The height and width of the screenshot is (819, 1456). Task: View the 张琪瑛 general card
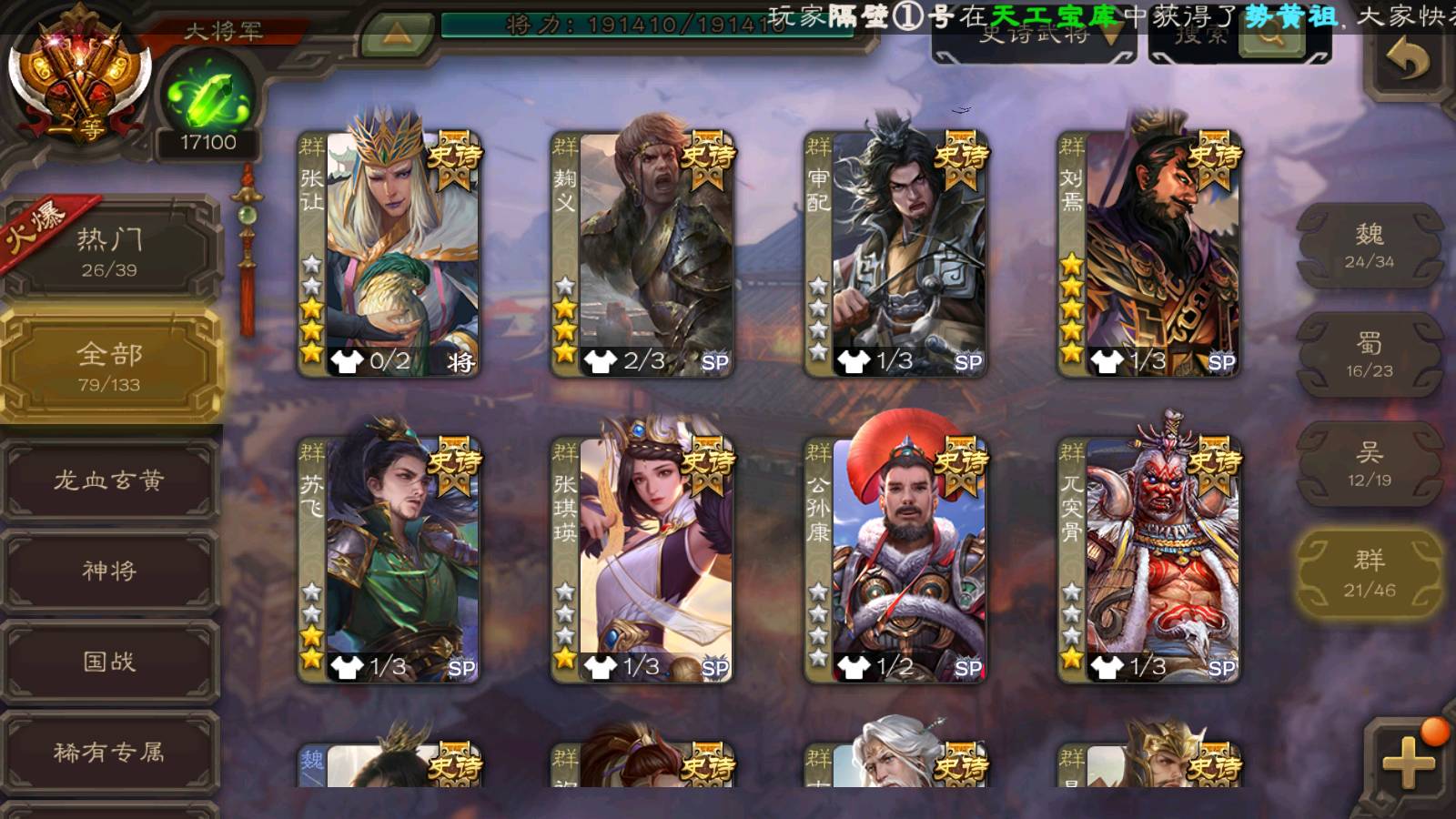(x=642, y=559)
